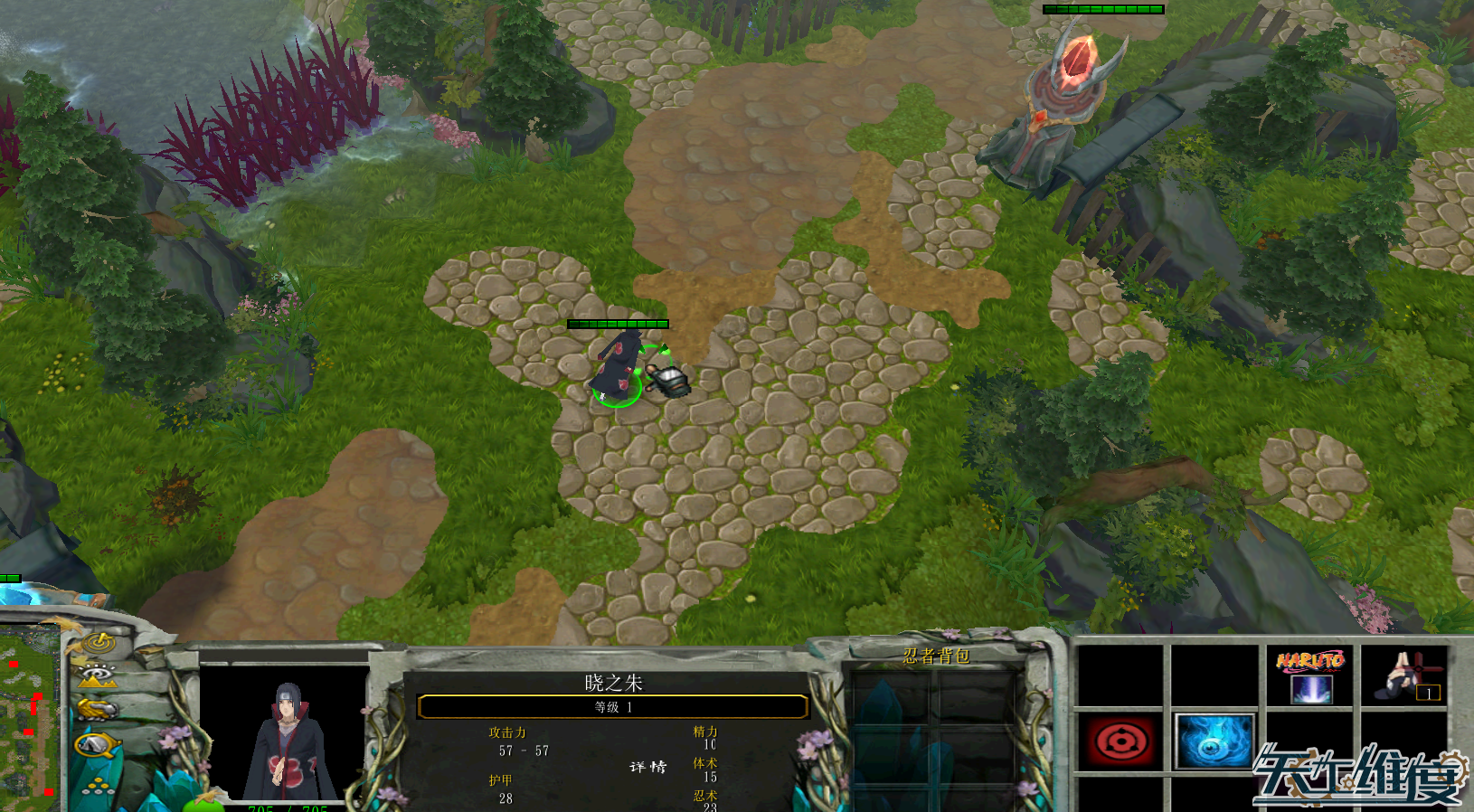Viewport: 1474px width, 812px height.
Task: Use the Naruto logo light-beam ability
Action: tap(1309, 676)
